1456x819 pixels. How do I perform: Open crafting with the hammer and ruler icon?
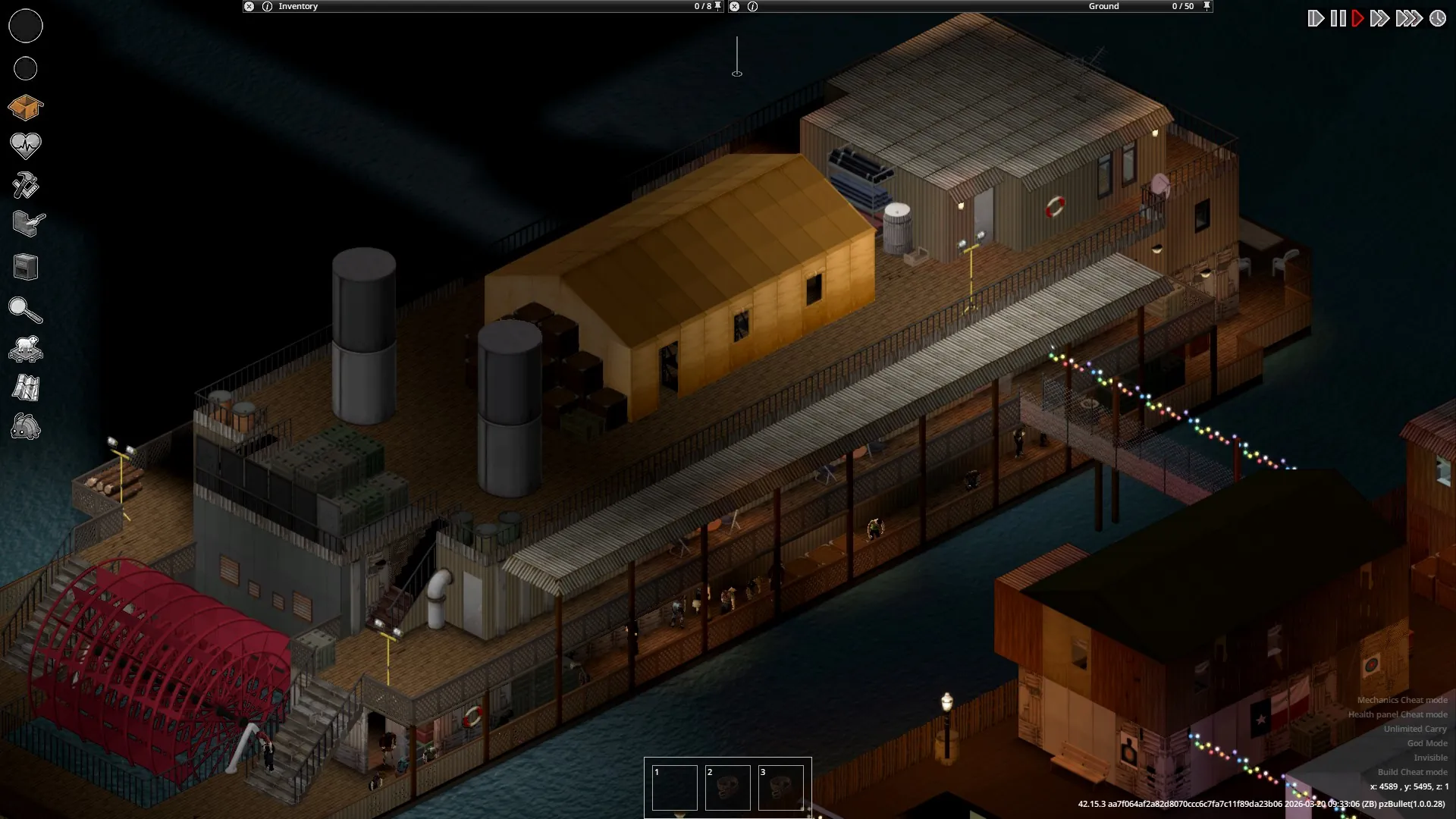(x=25, y=186)
